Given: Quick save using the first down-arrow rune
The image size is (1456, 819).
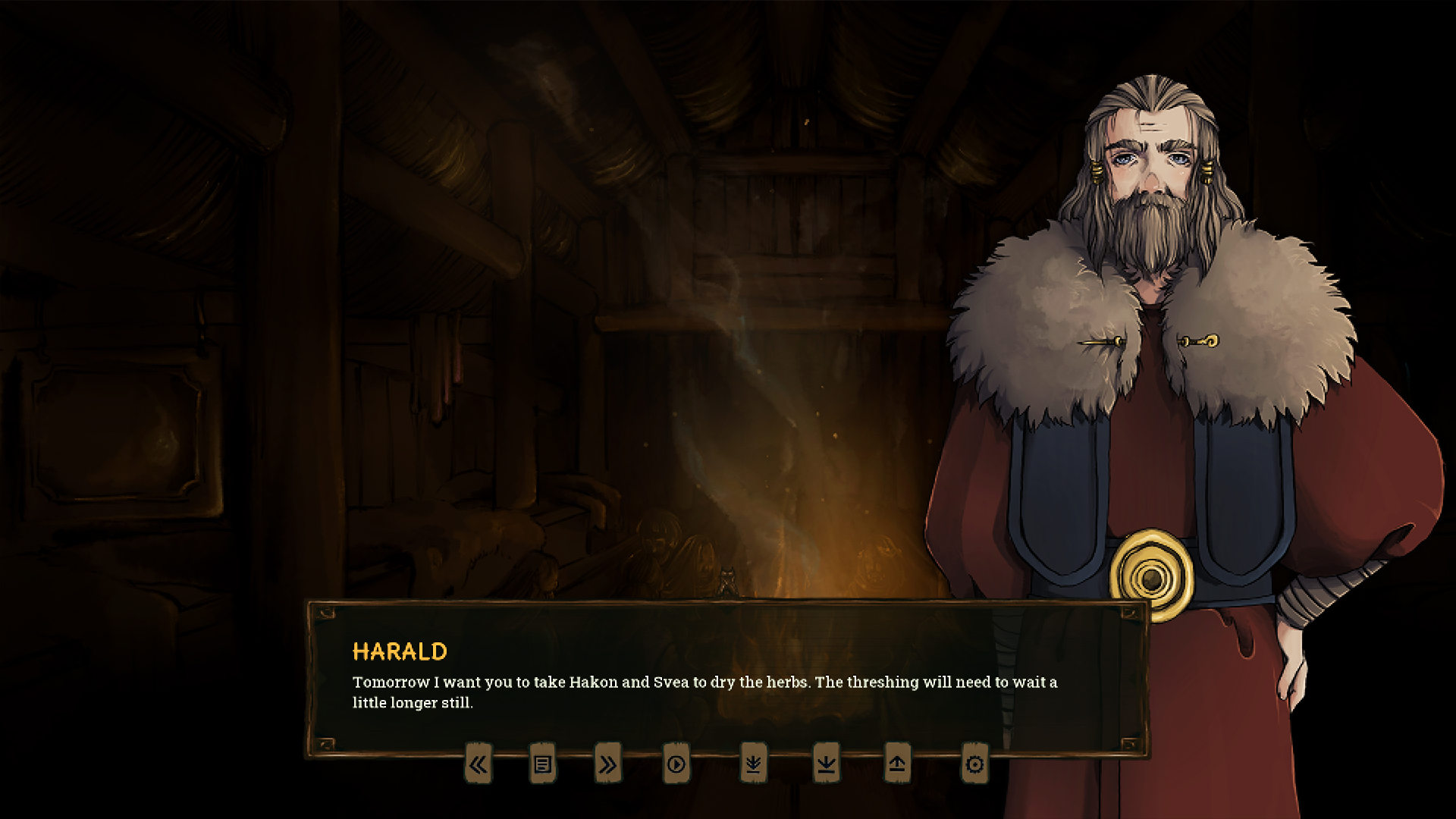Looking at the screenshot, I should point(752,765).
